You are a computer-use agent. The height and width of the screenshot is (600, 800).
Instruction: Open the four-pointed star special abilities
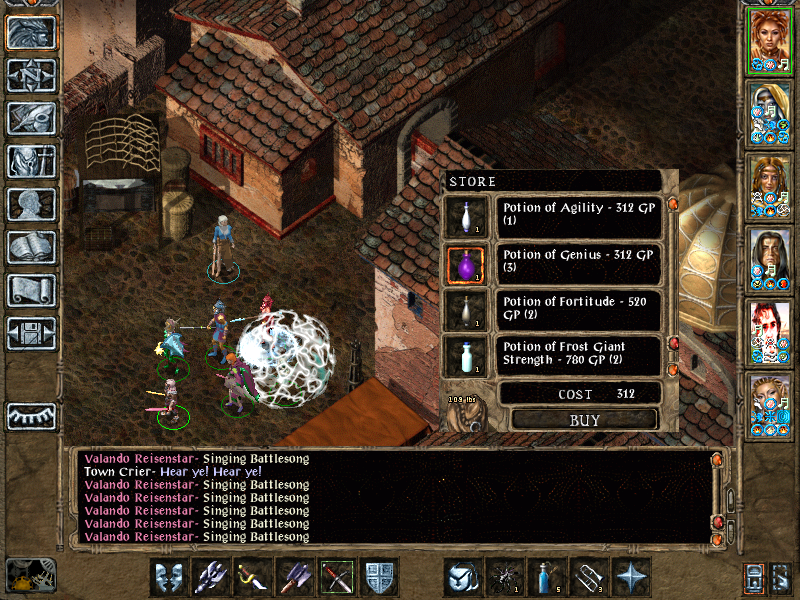pyautogui.click(x=631, y=577)
